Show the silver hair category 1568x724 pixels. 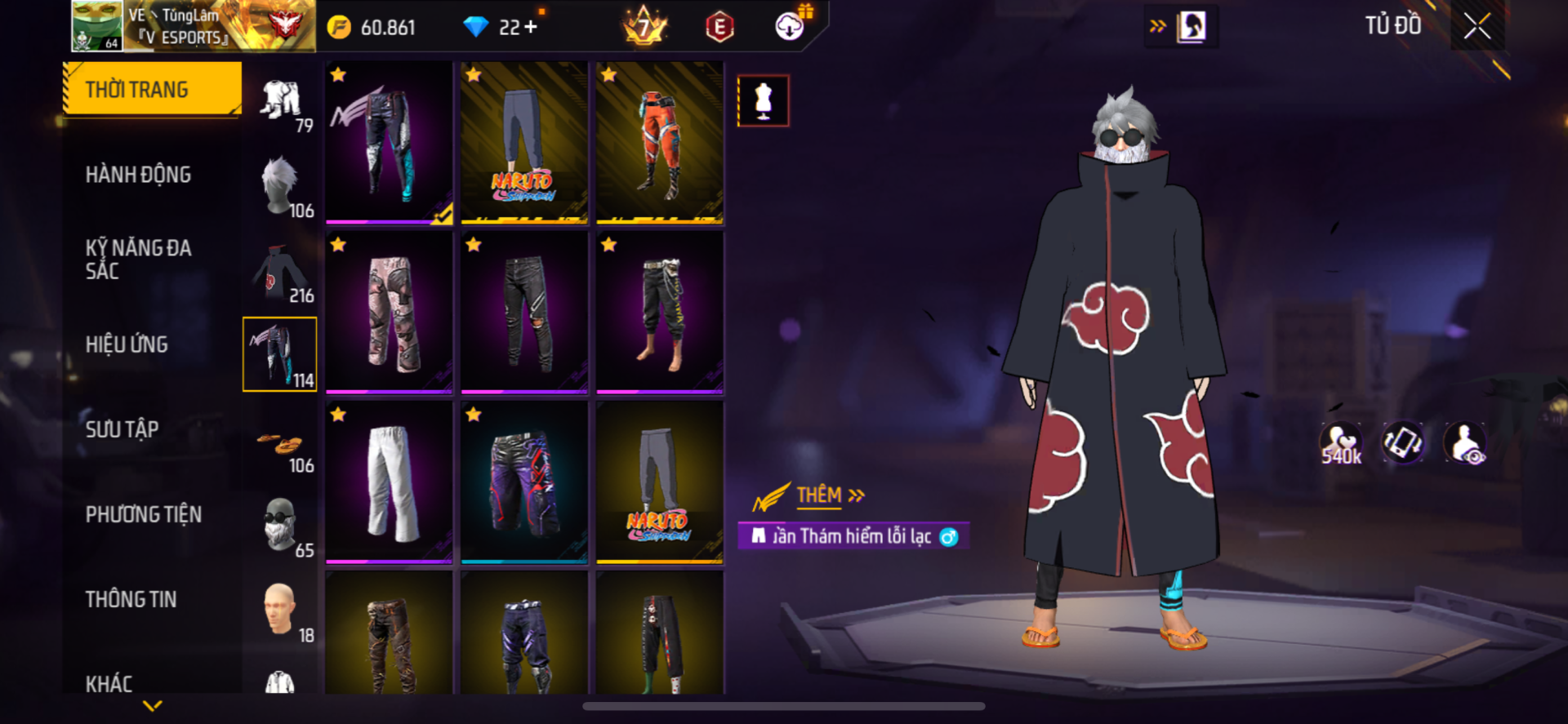[x=280, y=186]
